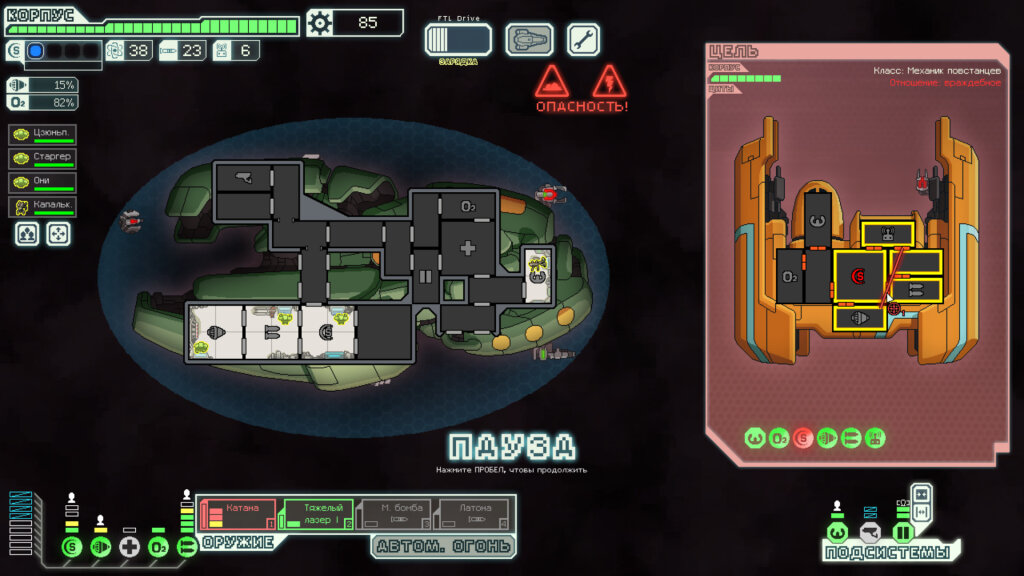Select crew member Старгер
This screenshot has height=576, width=1024.
pyautogui.click(x=43, y=159)
